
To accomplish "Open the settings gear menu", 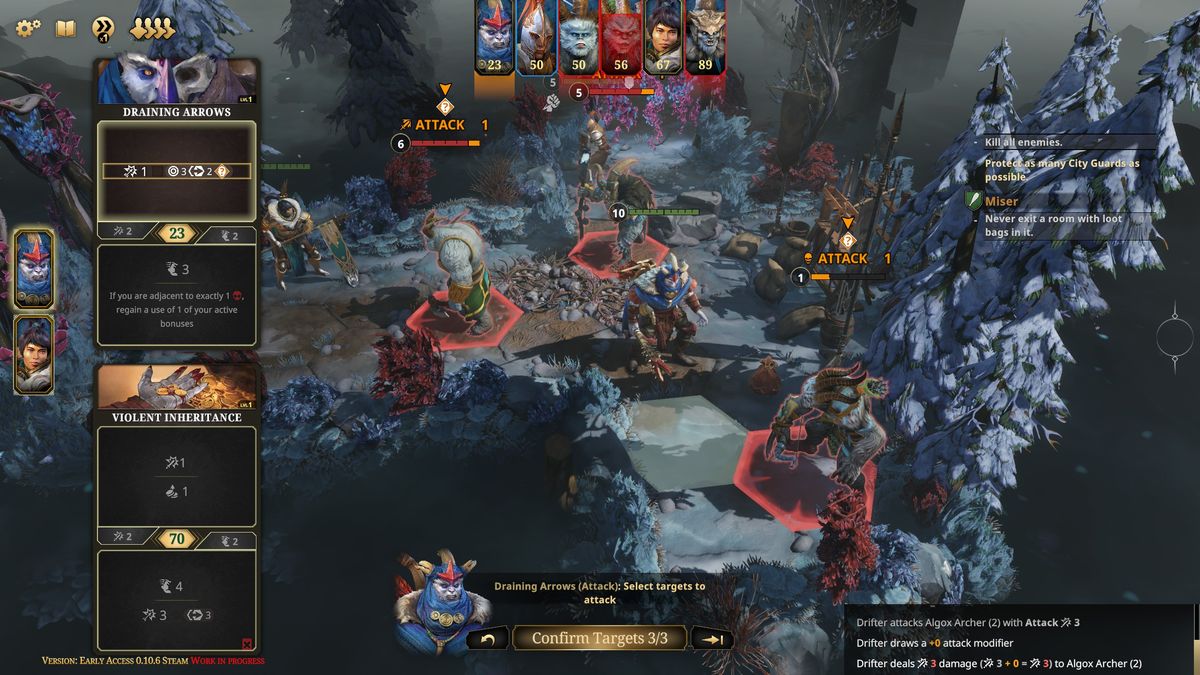I will click(28, 28).
